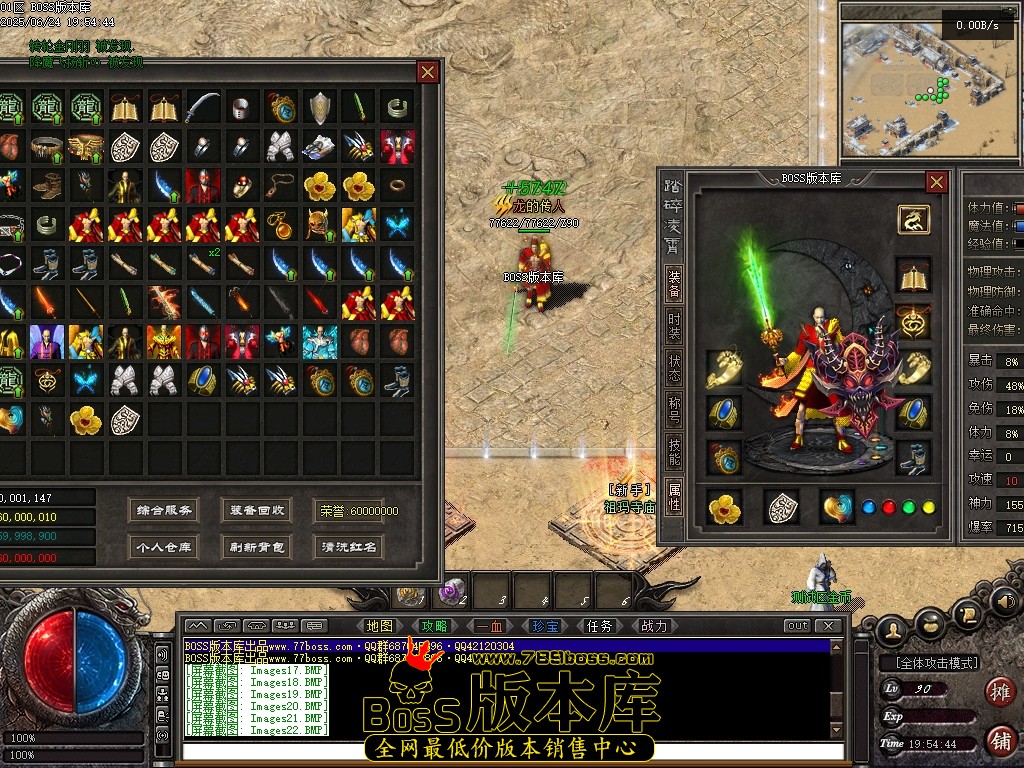This screenshot has width=1024, height=768.
Task: Open the 综合服务 general services menu
Action: (x=164, y=510)
